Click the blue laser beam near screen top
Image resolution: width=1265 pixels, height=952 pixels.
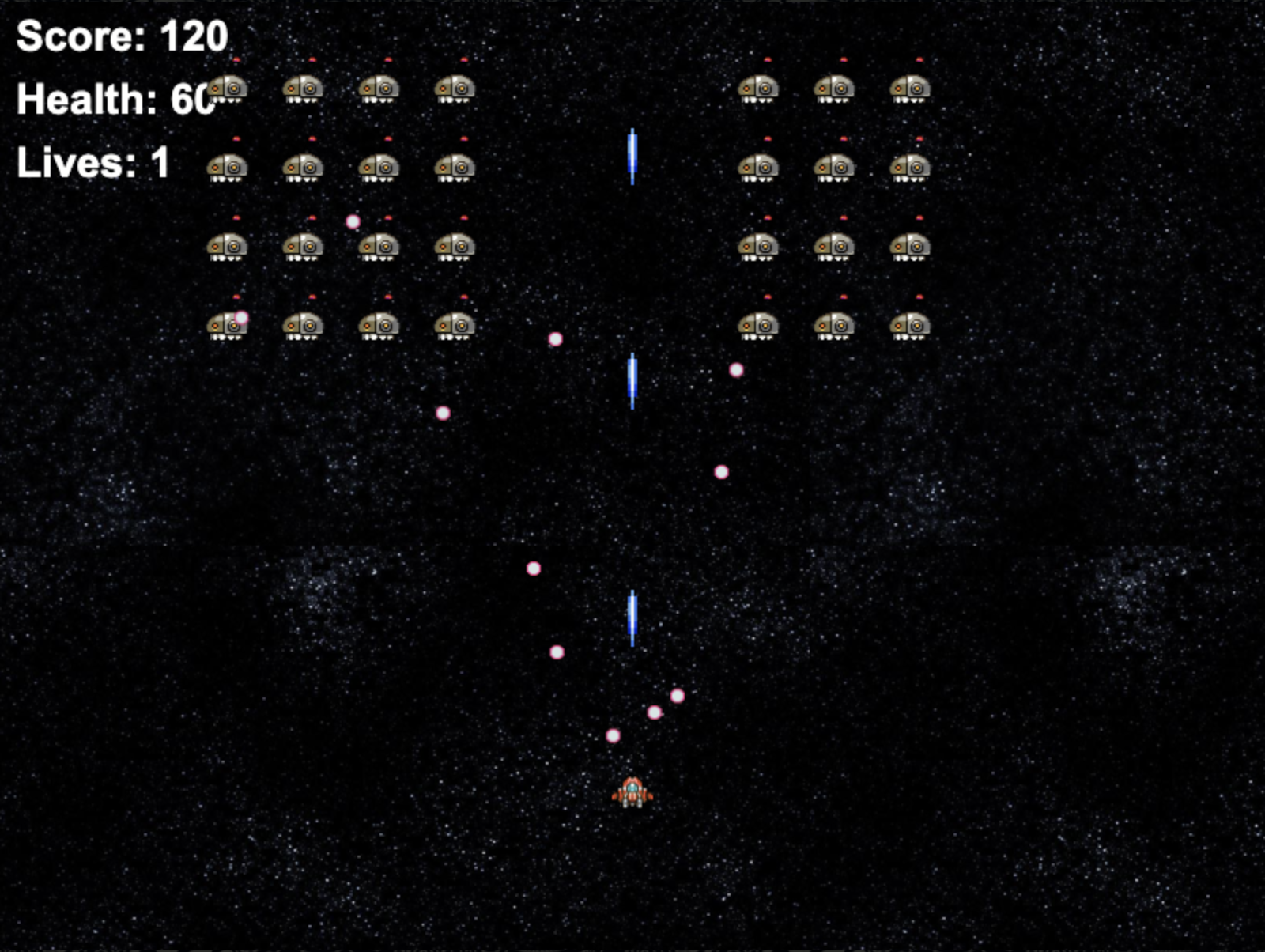tap(632, 156)
